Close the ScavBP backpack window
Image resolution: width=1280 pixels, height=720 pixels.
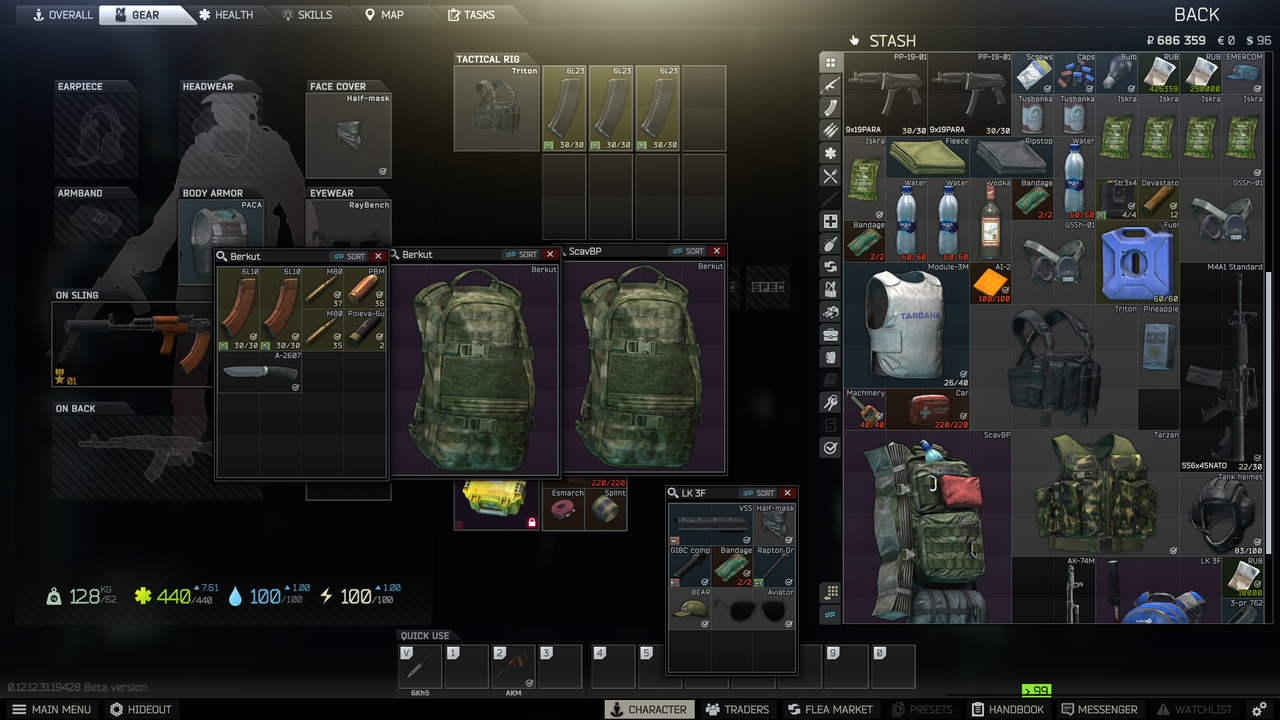pyautogui.click(x=717, y=251)
